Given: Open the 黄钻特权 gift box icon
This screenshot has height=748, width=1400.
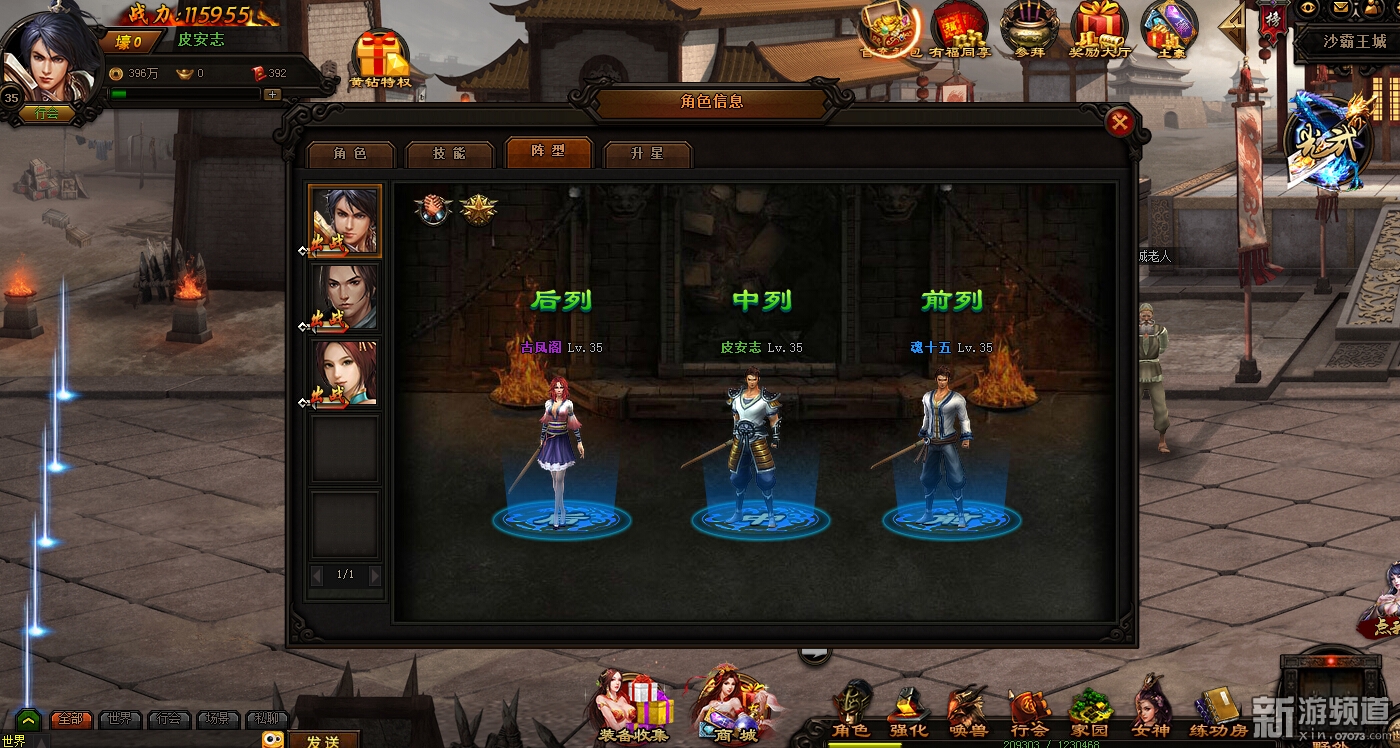Looking at the screenshot, I should click(x=380, y=58).
